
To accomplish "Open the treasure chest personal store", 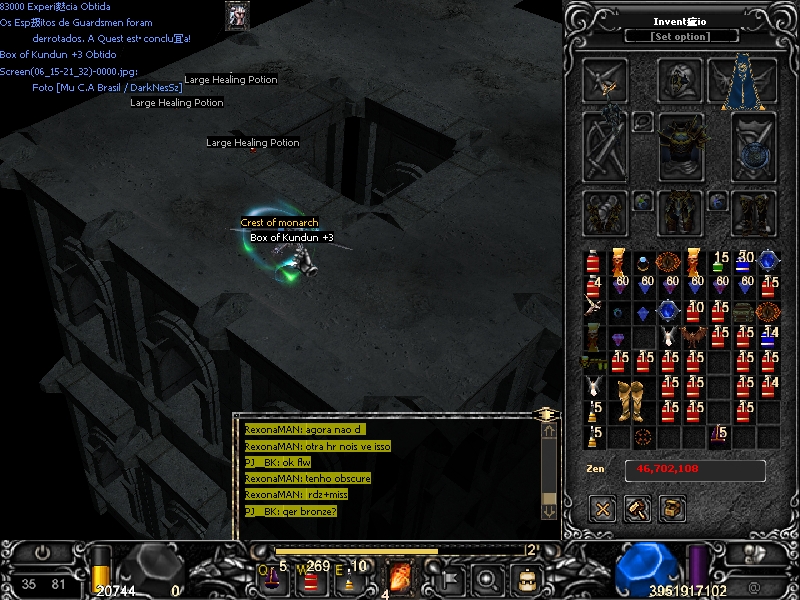I will (x=673, y=508).
